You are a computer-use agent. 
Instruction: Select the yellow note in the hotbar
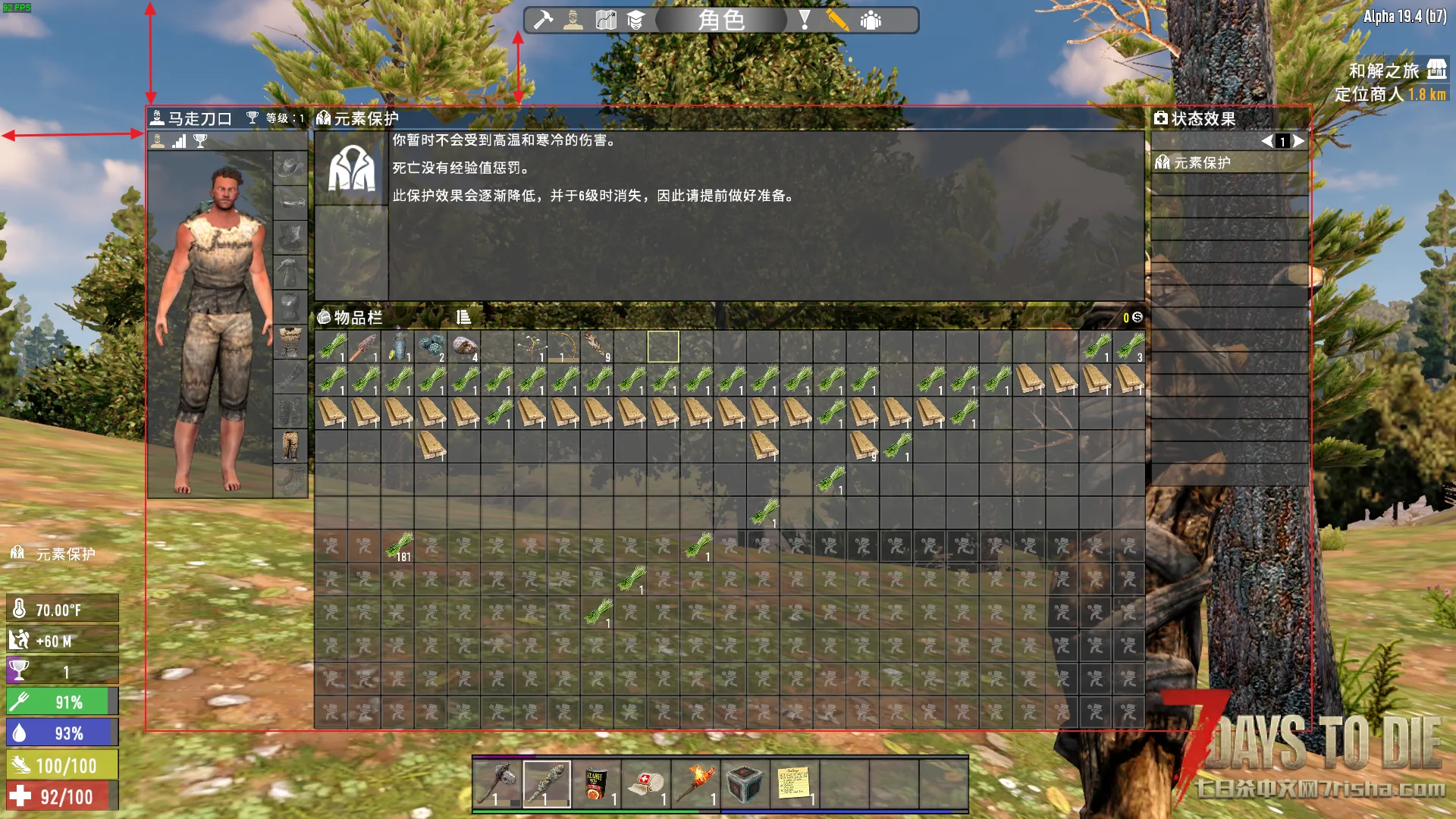pyautogui.click(x=793, y=784)
